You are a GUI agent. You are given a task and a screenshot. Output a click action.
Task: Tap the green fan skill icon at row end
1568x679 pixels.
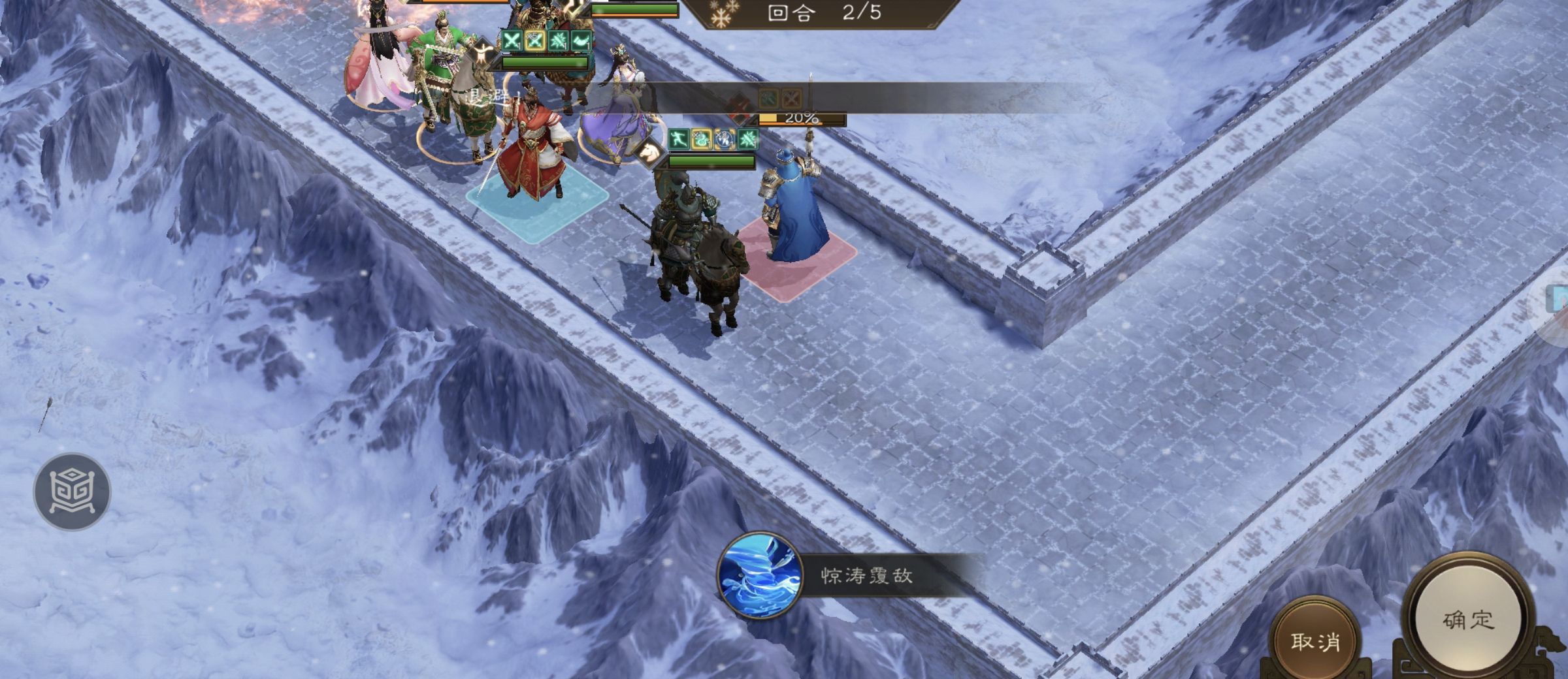(x=581, y=40)
